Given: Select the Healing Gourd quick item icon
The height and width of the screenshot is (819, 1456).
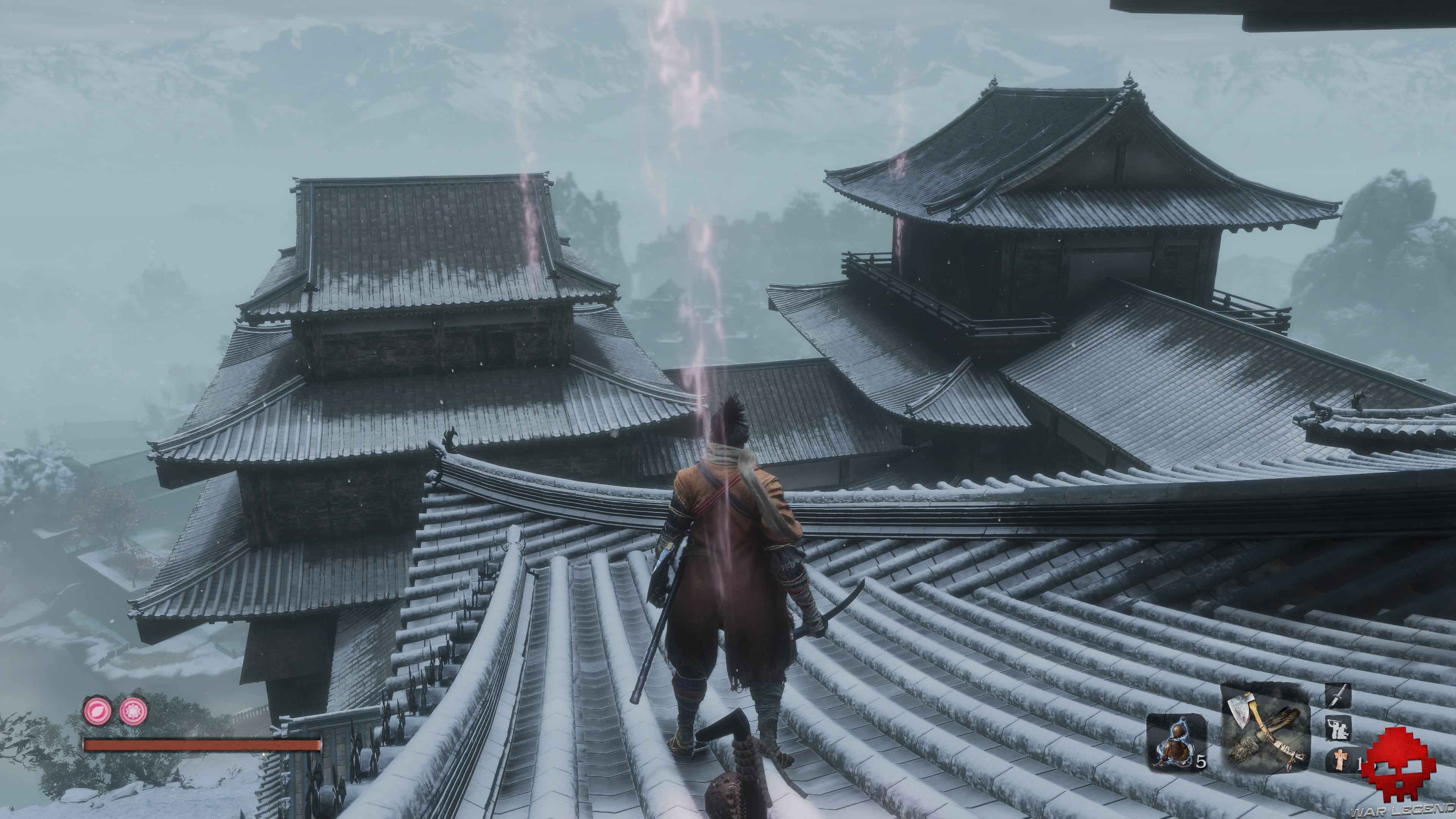Looking at the screenshot, I should (1176, 745).
